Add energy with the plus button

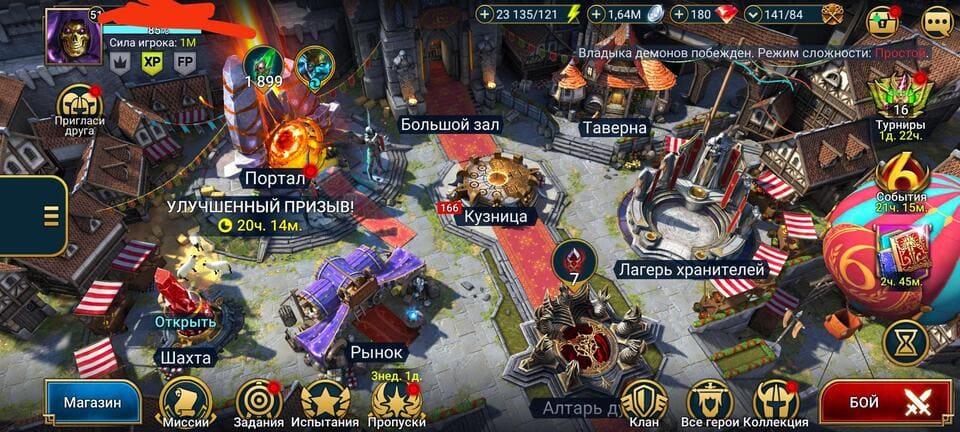click(x=485, y=14)
